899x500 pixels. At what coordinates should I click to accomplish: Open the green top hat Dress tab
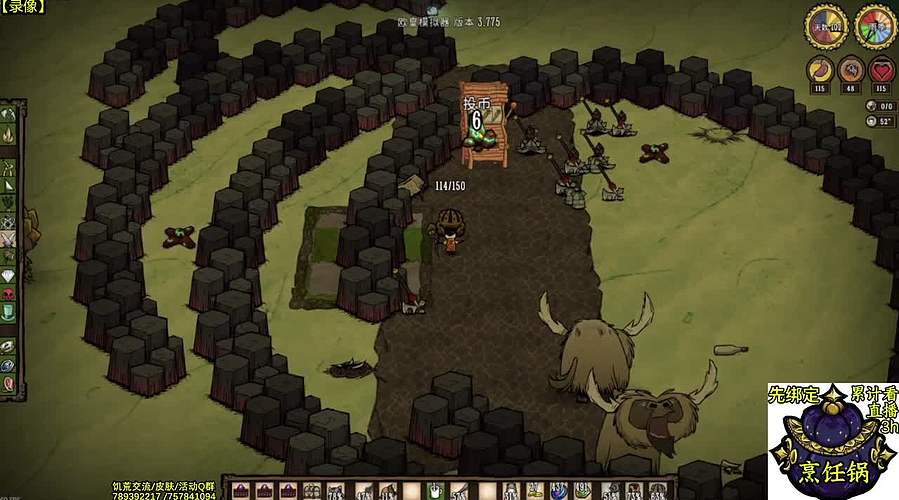tap(9, 312)
